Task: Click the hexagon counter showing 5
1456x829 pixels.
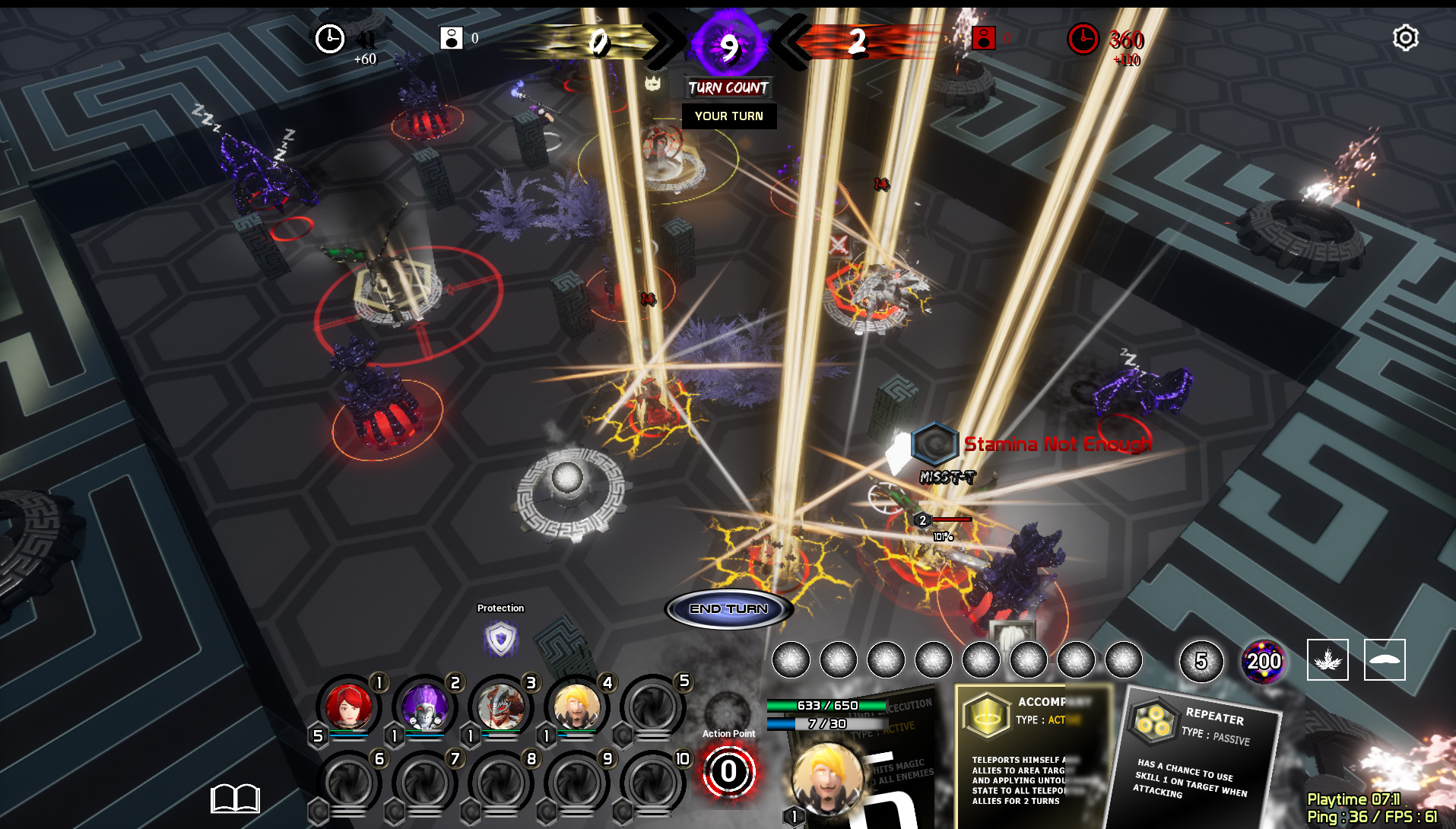Action: 1201,661
